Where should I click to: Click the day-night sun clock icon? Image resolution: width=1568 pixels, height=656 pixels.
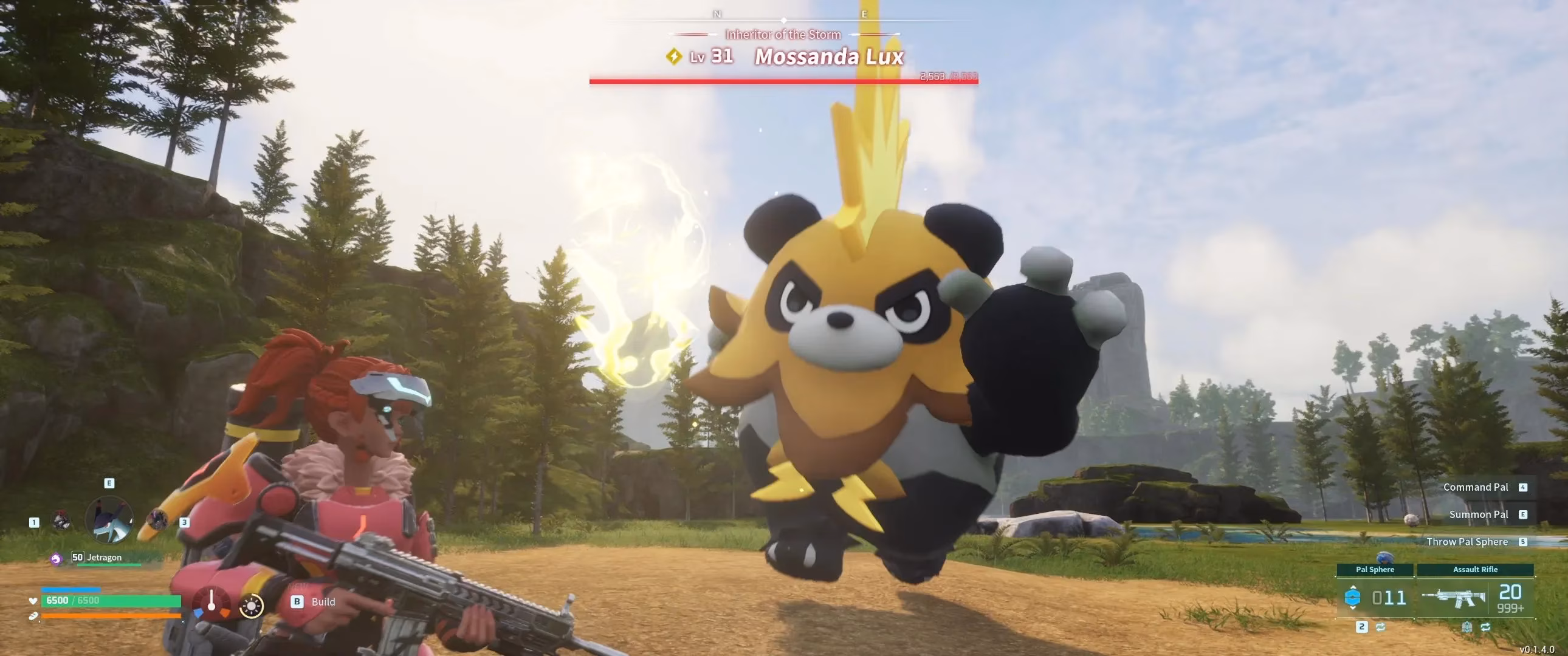click(x=252, y=606)
